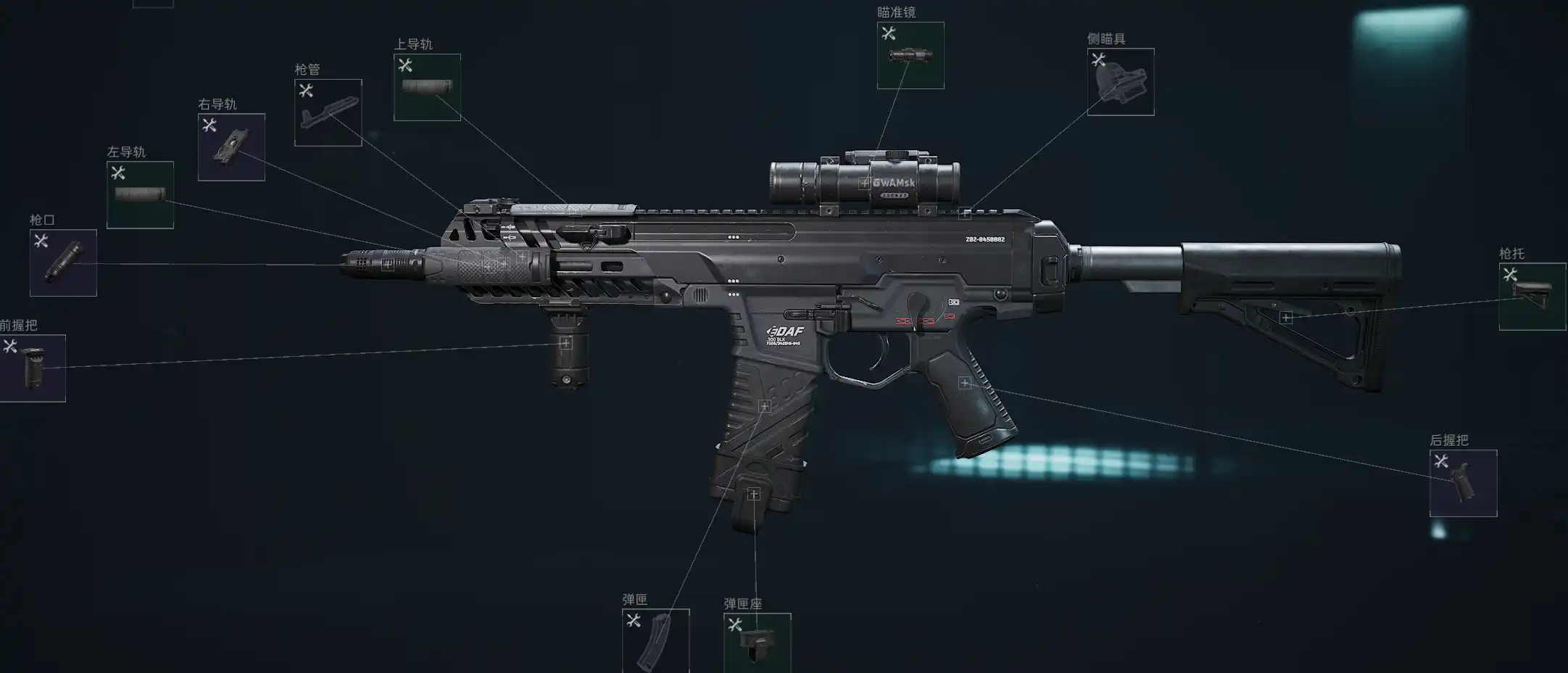1568x673 pixels.
Task: Select the 后握把 rear grip slot
Action: pyautogui.click(x=1463, y=483)
